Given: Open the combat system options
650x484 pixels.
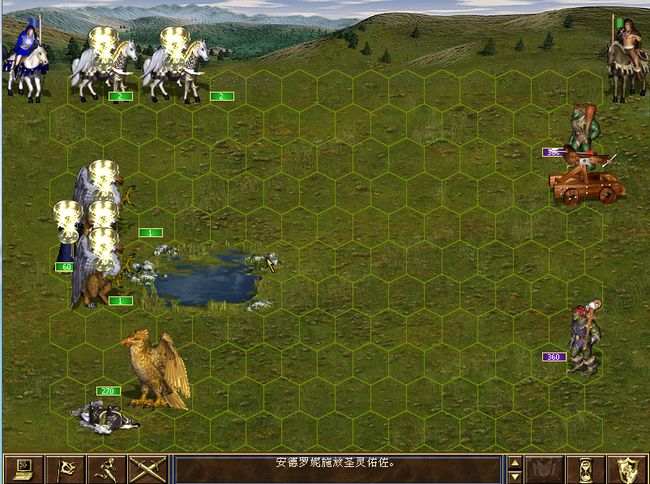Looking at the screenshot, I should [x=22, y=468].
